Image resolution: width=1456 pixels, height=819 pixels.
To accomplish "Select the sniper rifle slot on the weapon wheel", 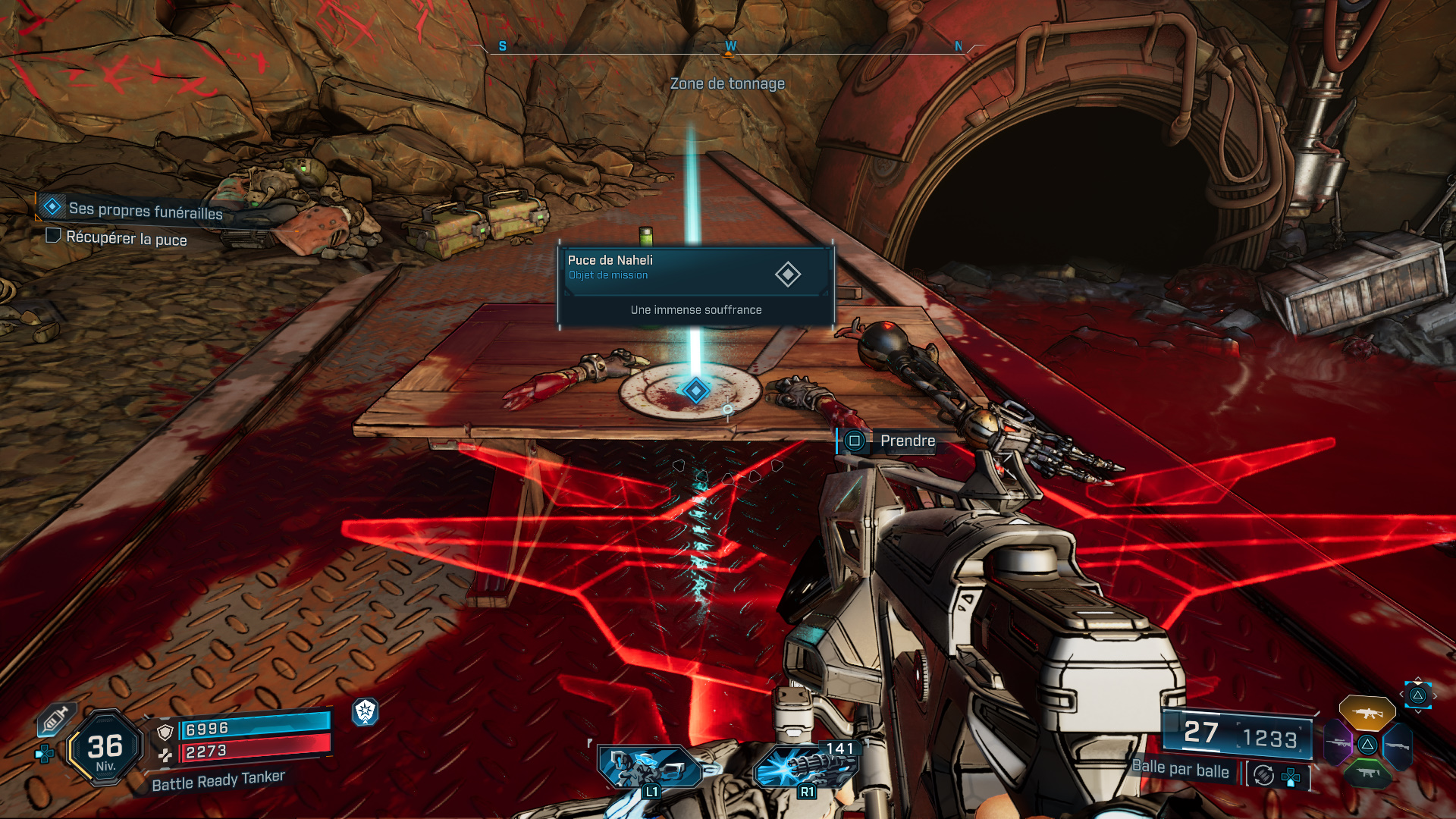I will tap(1338, 742).
